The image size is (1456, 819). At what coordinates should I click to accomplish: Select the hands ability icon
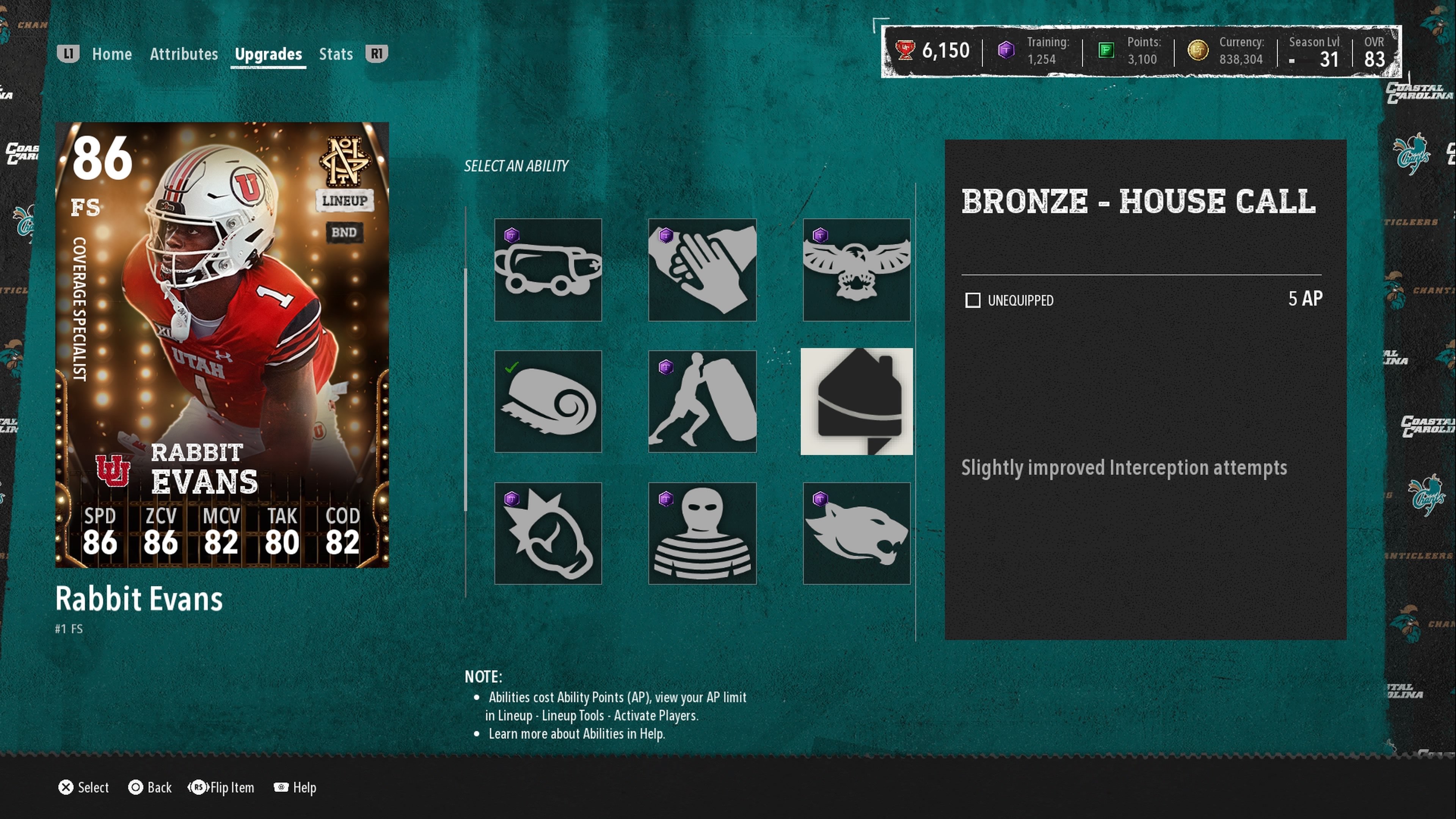(x=702, y=270)
